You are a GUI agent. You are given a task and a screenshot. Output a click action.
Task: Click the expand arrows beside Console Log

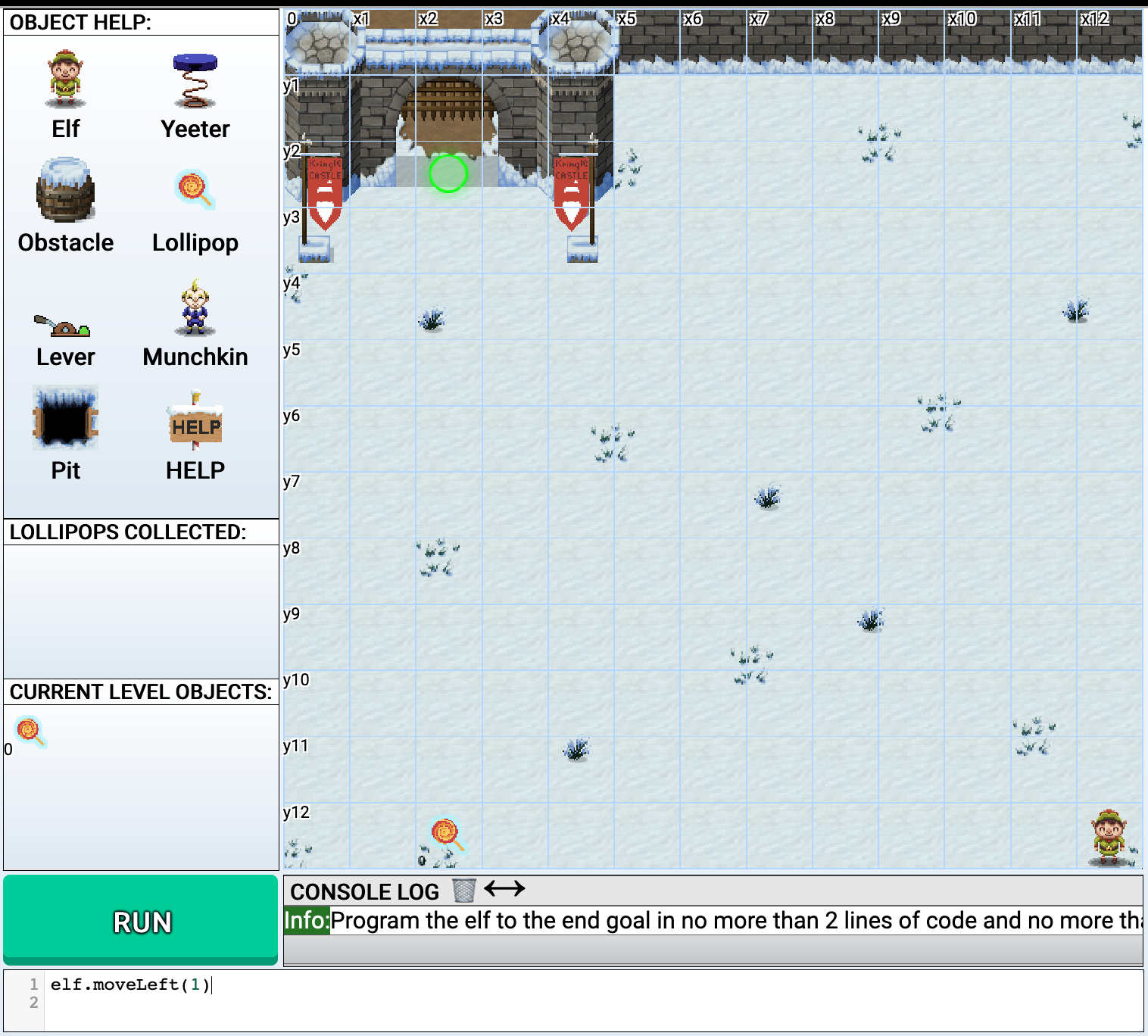[505, 889]
